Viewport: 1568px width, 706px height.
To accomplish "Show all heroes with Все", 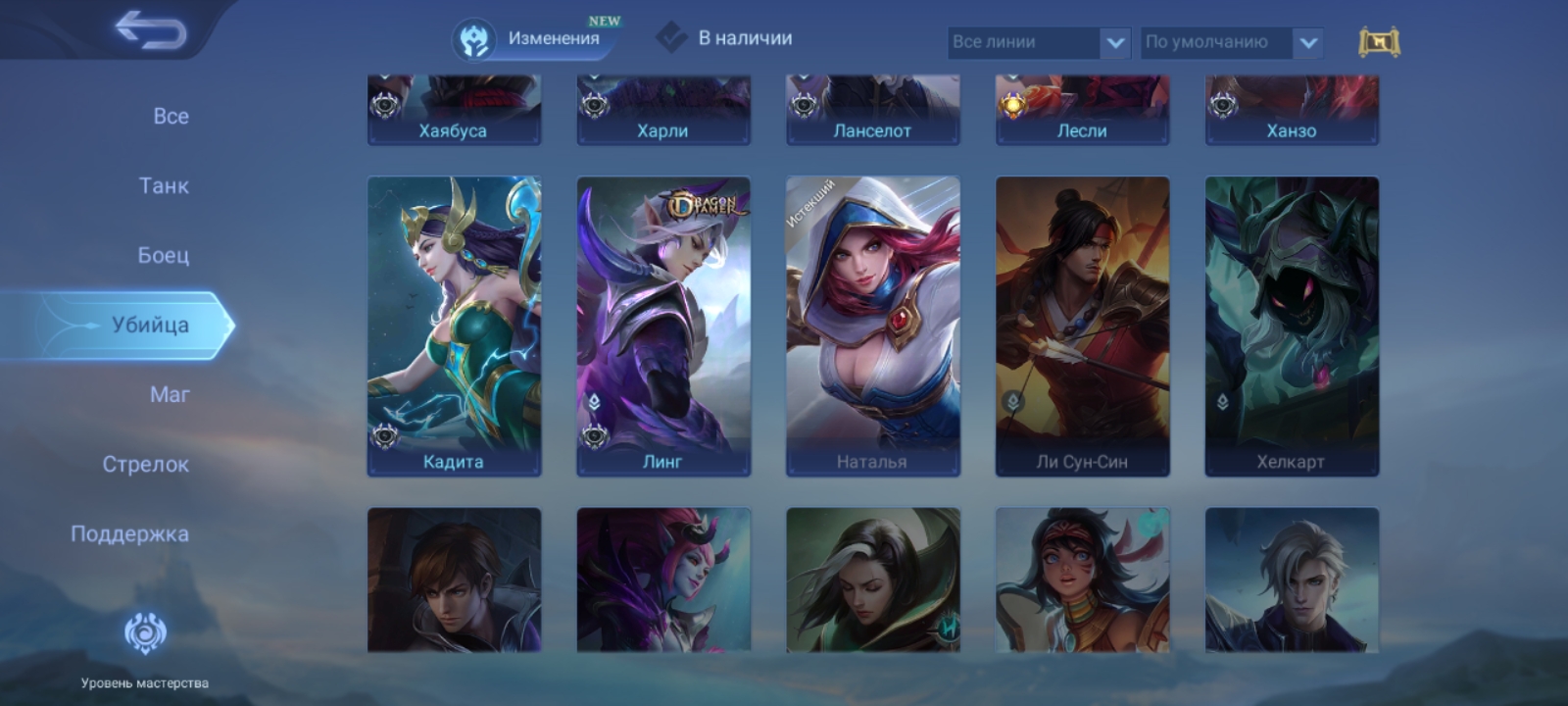I will (x=171, y=116).
